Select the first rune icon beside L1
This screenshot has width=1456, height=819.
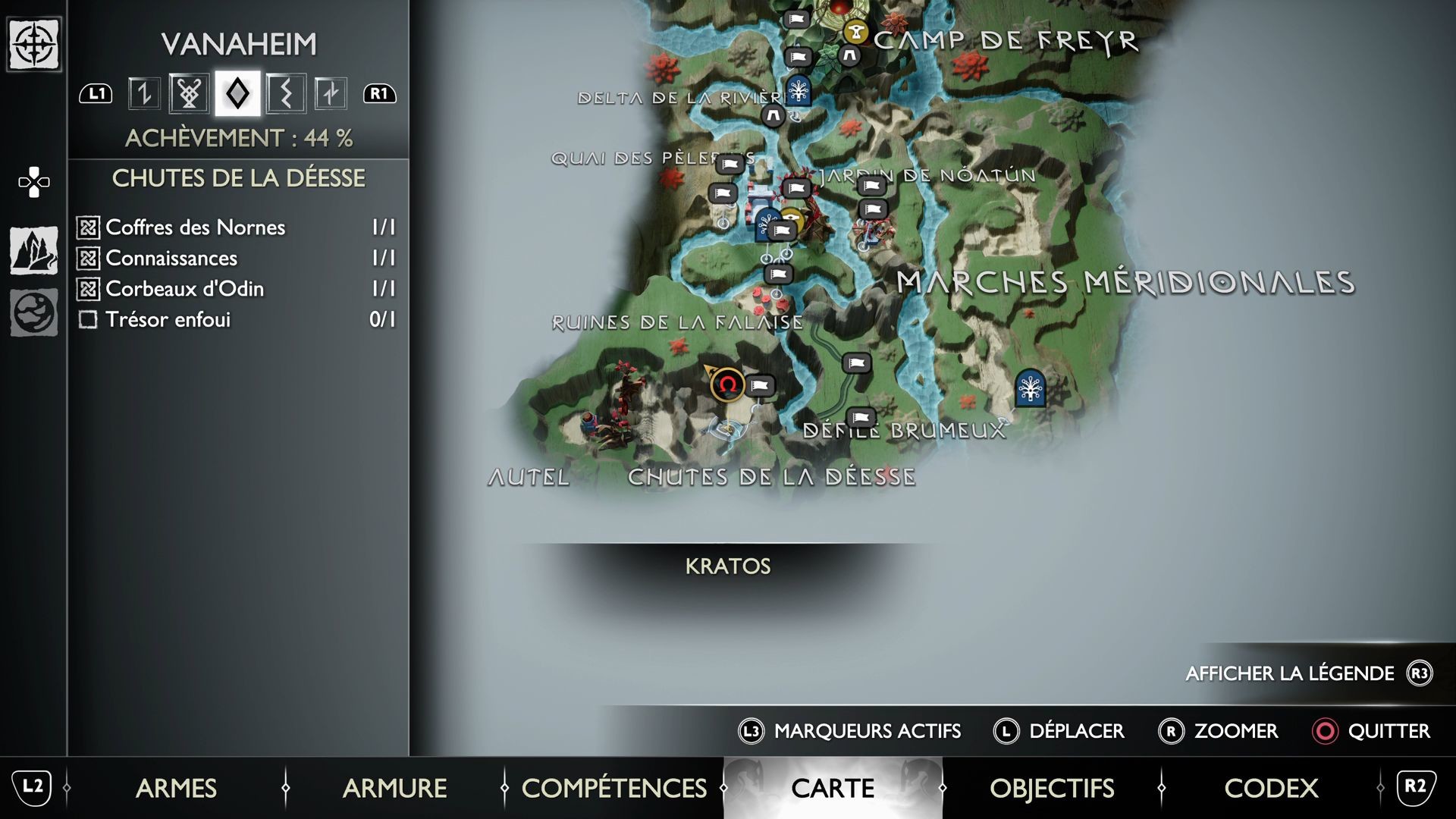pyautogui.click(x=146, y=93)
